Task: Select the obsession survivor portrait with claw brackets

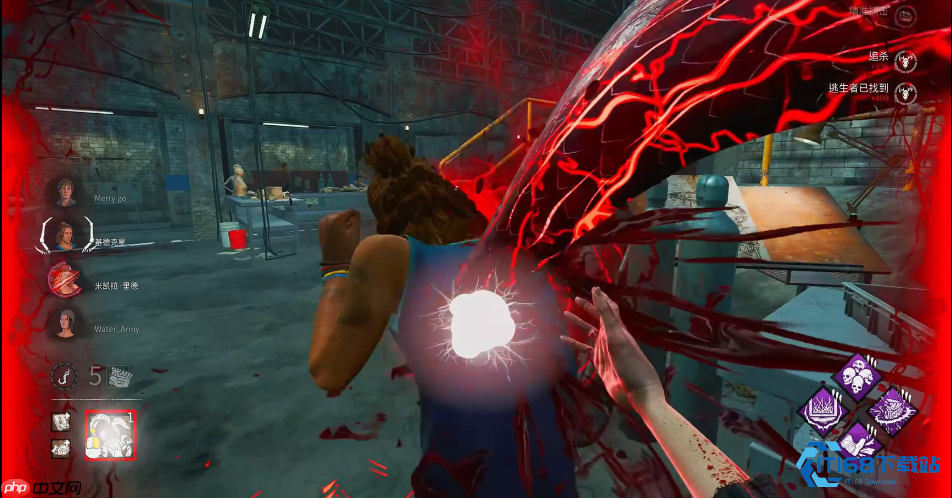Action: (x=65, y=236)
